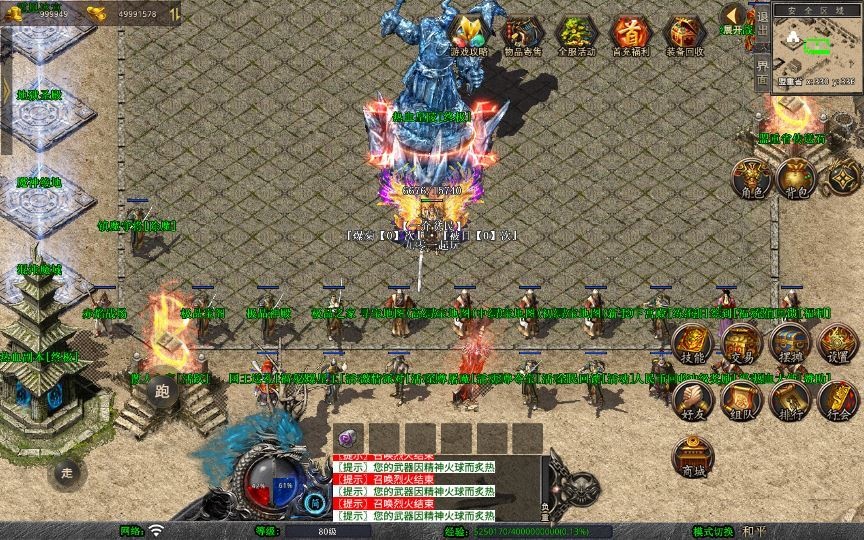The image size is (864, 540).
Task: Open the 组队 team panel
Action: tap(741, 400)
